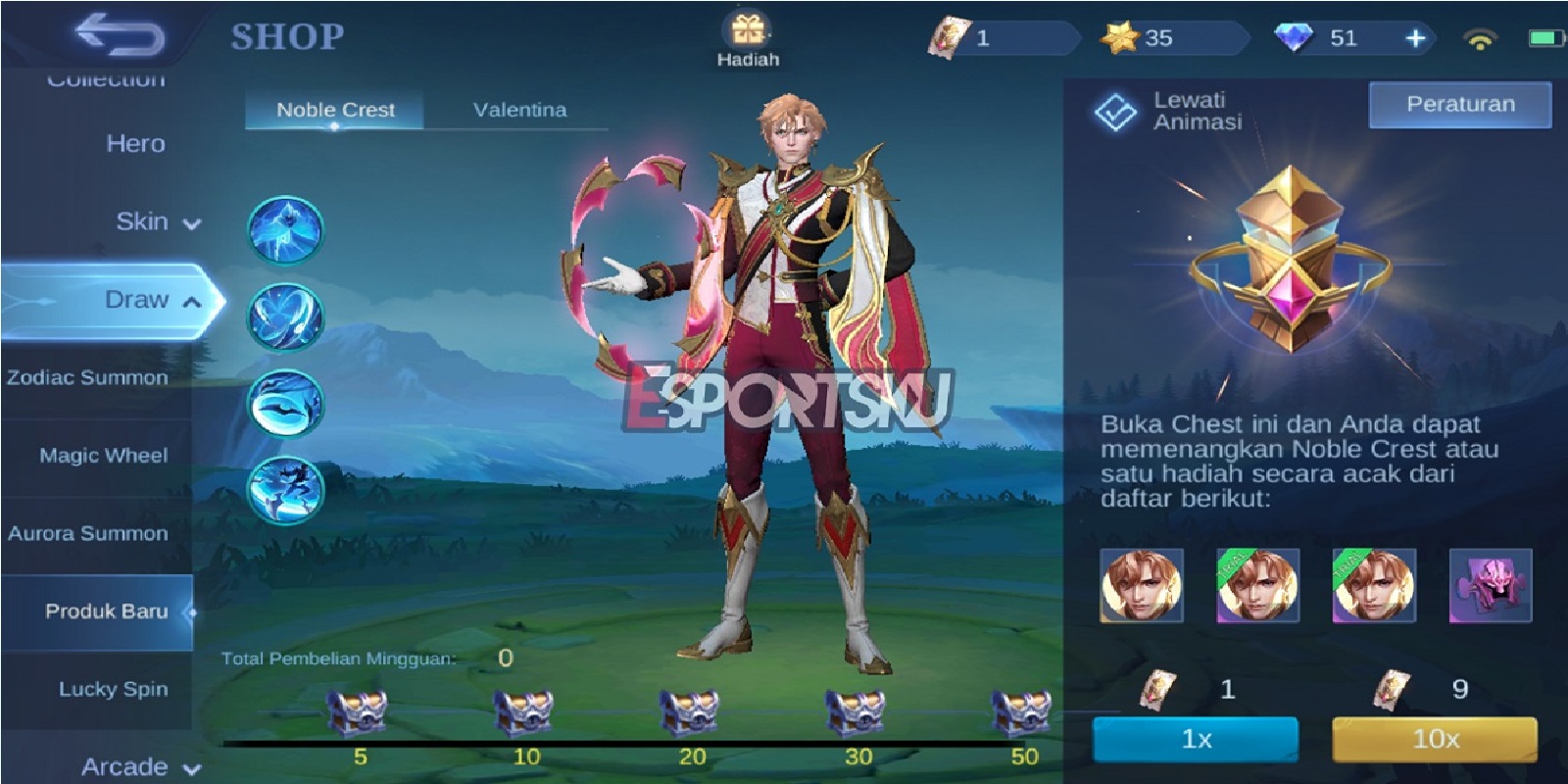Image resolution: width=1568 pixels, height=784 pixels.
Task: Open the Hadiah gift icon
Action: pos(750,31)
